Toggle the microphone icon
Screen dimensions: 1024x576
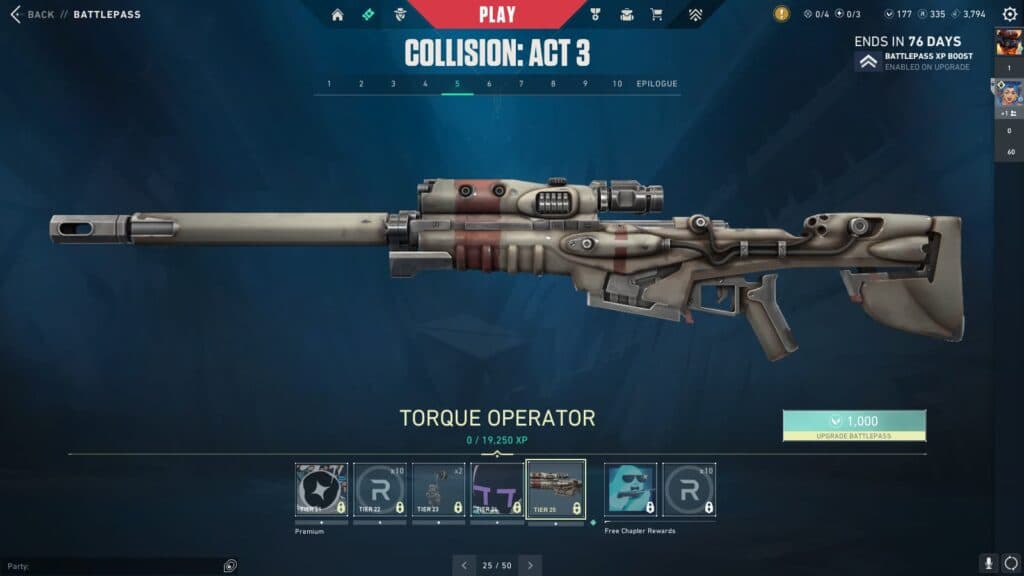pos(988,564)
